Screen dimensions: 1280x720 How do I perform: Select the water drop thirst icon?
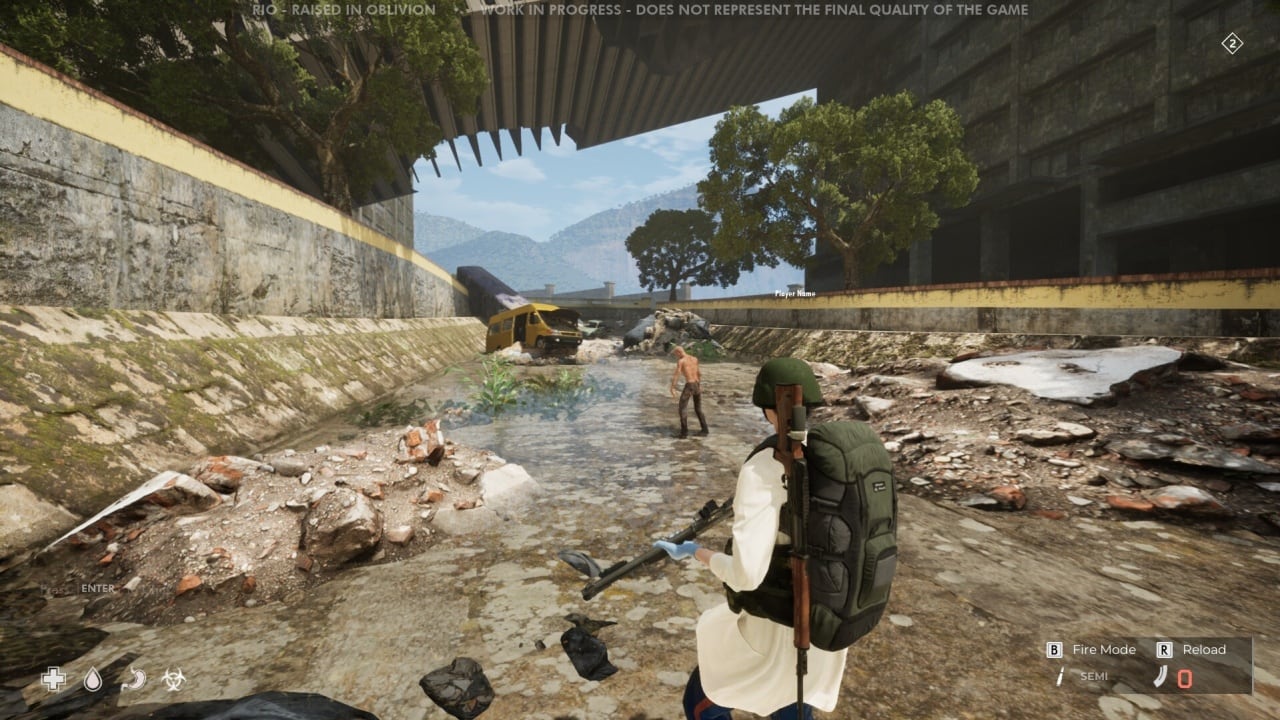(93, 680)
